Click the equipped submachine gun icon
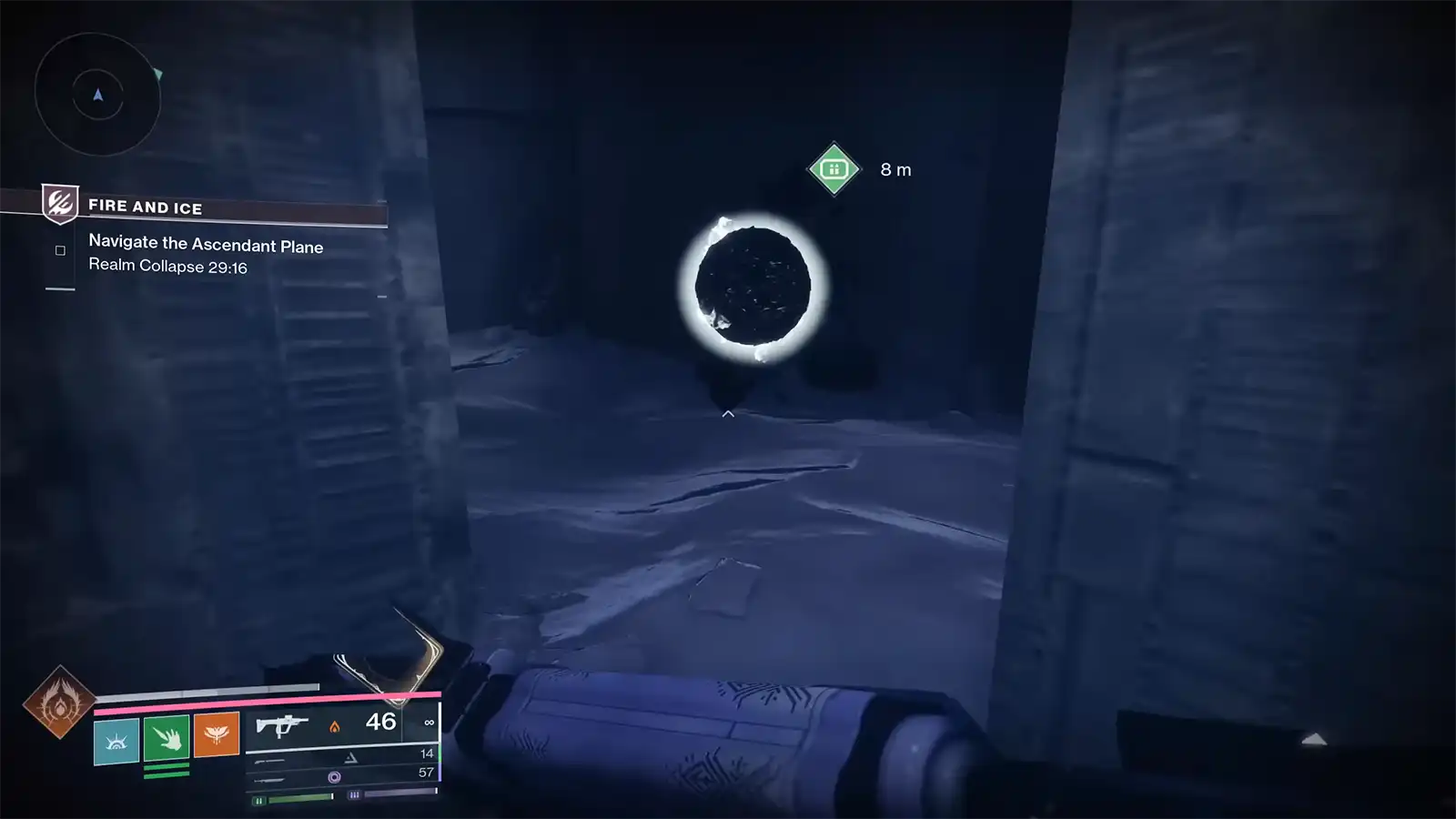Screen dimensions: 1456x819 click(281, 726)
